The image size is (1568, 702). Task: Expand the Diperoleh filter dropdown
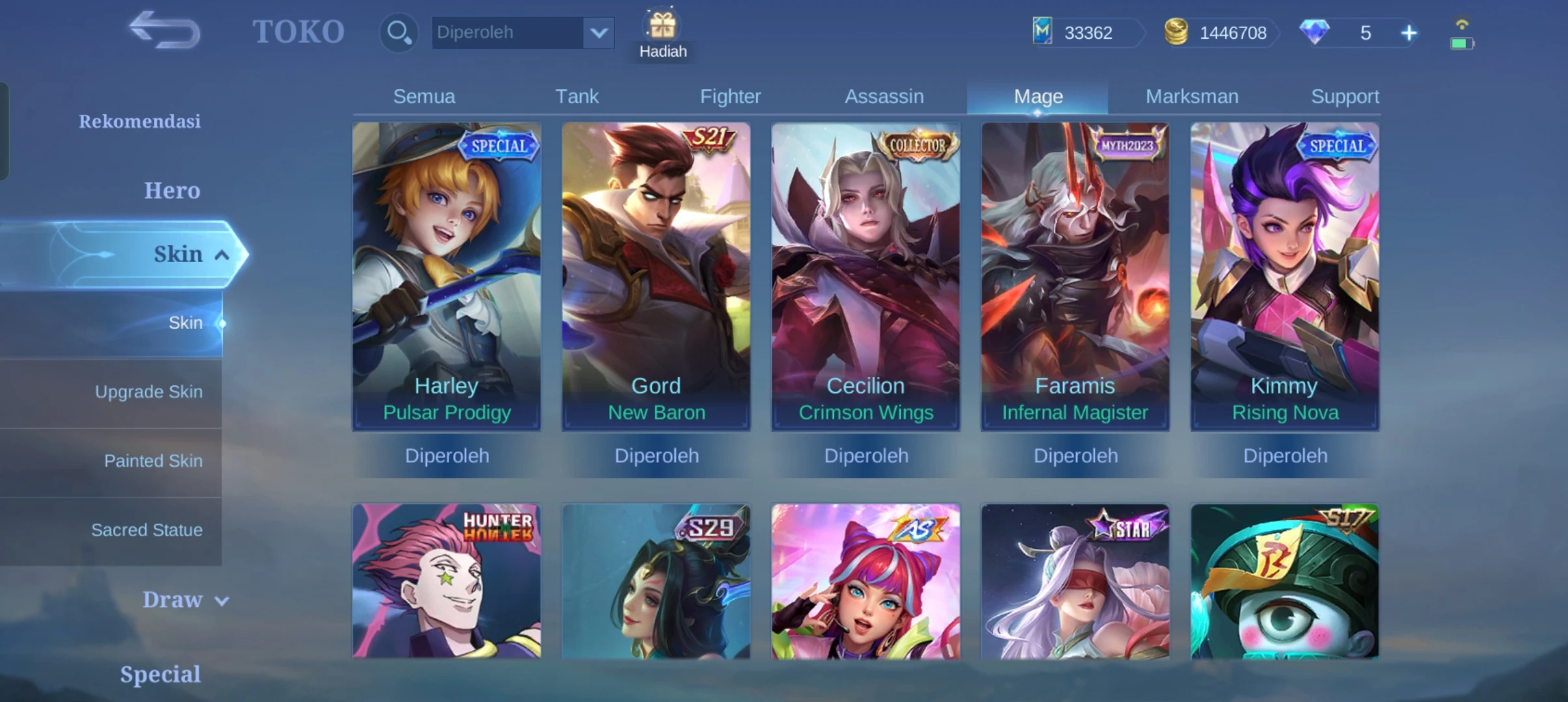click(x=598, y=32)
